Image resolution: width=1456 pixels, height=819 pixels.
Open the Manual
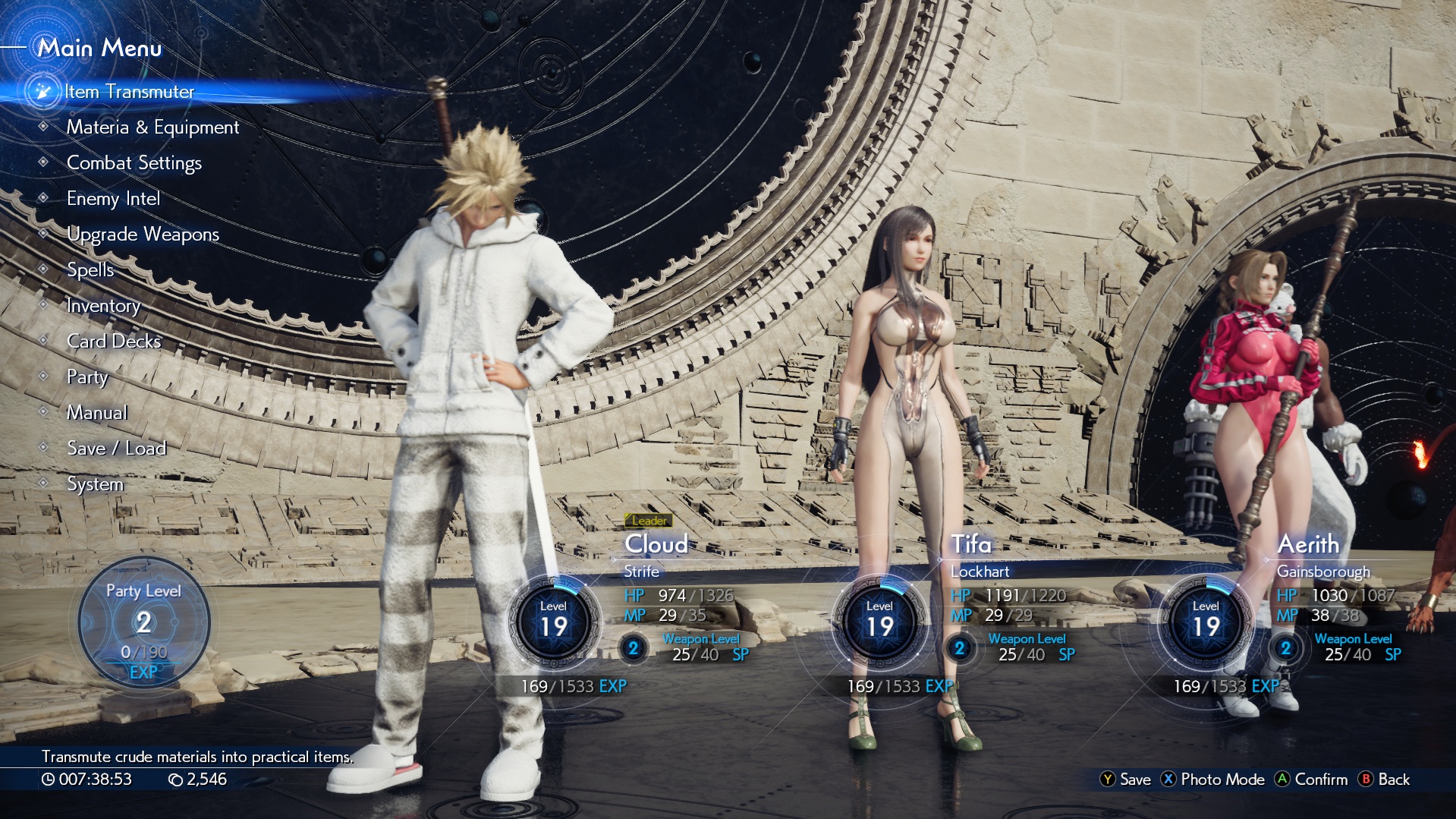(x=97, y=413)
